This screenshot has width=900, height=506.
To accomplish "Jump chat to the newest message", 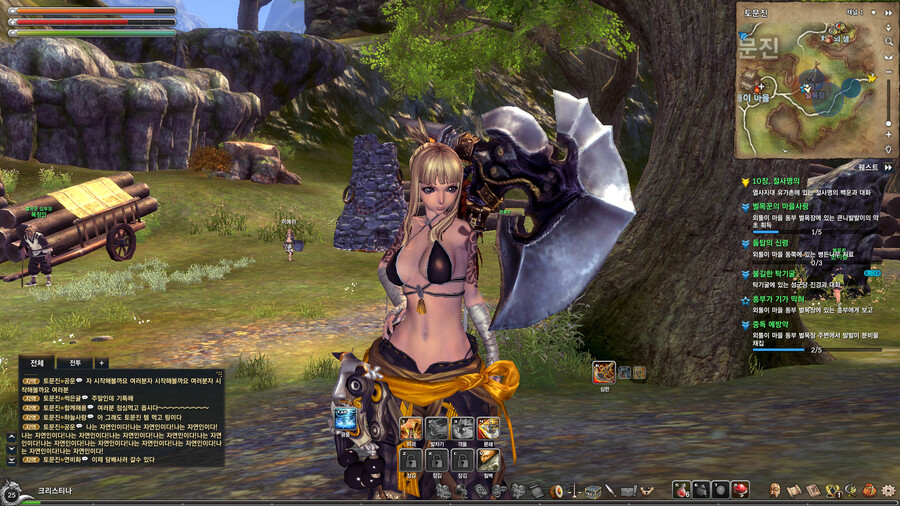I will (x=12, y=460).
